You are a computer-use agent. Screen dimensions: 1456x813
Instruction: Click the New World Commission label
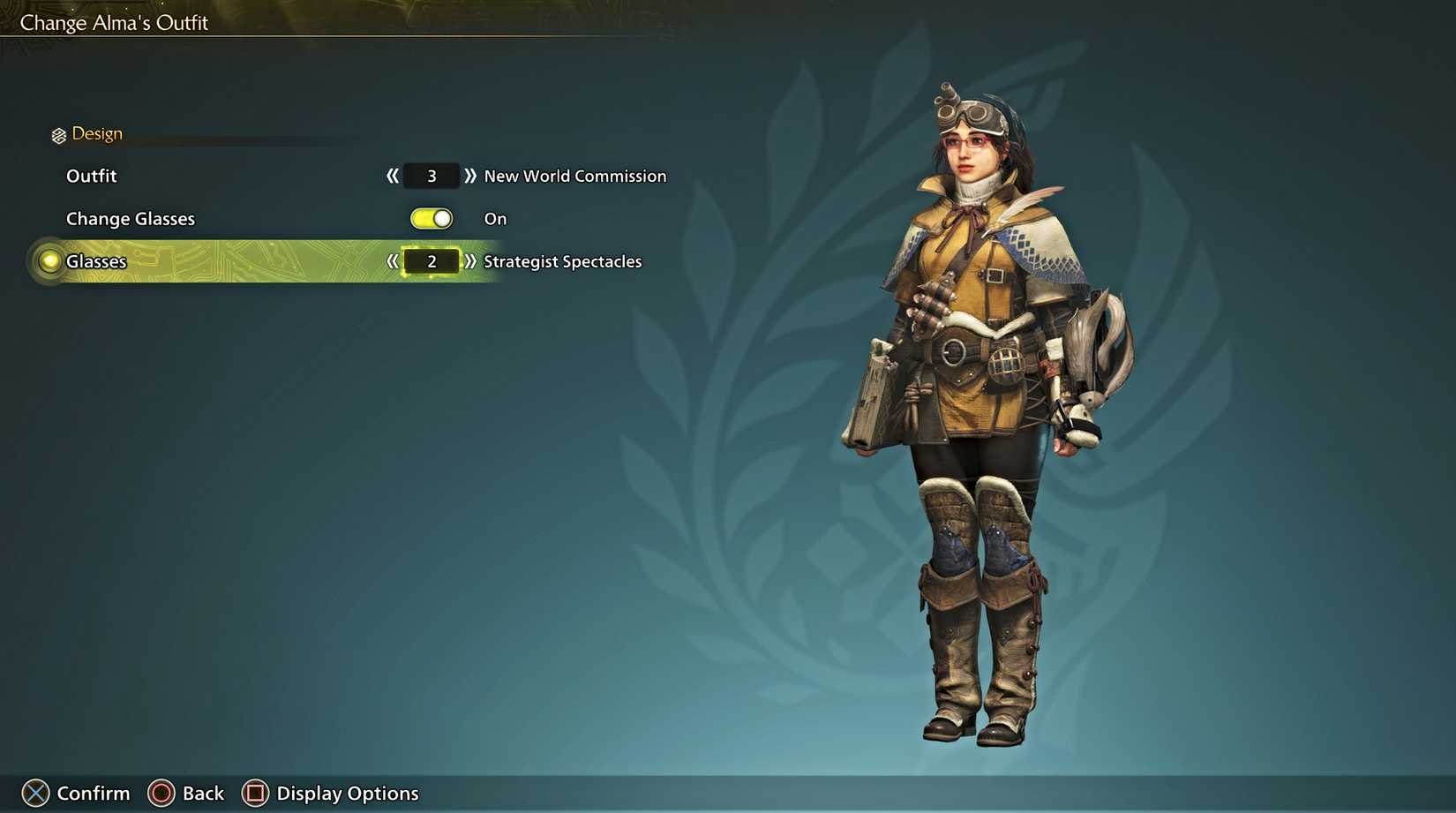point(574,176)
